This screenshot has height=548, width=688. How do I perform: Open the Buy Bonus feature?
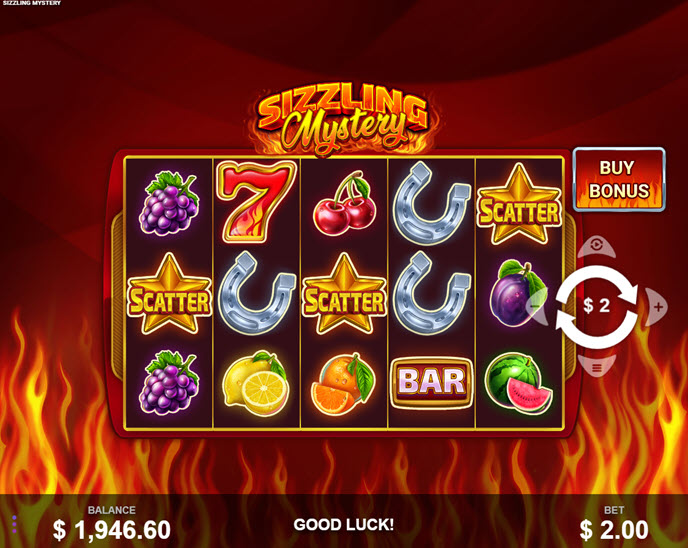pos(618,179)
